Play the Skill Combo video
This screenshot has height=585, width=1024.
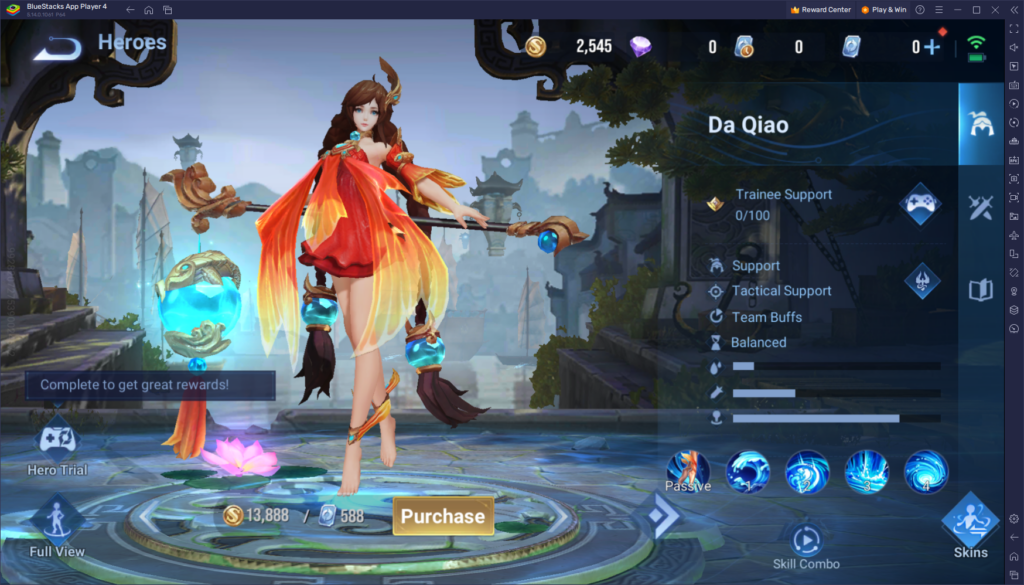pos(806,542)
